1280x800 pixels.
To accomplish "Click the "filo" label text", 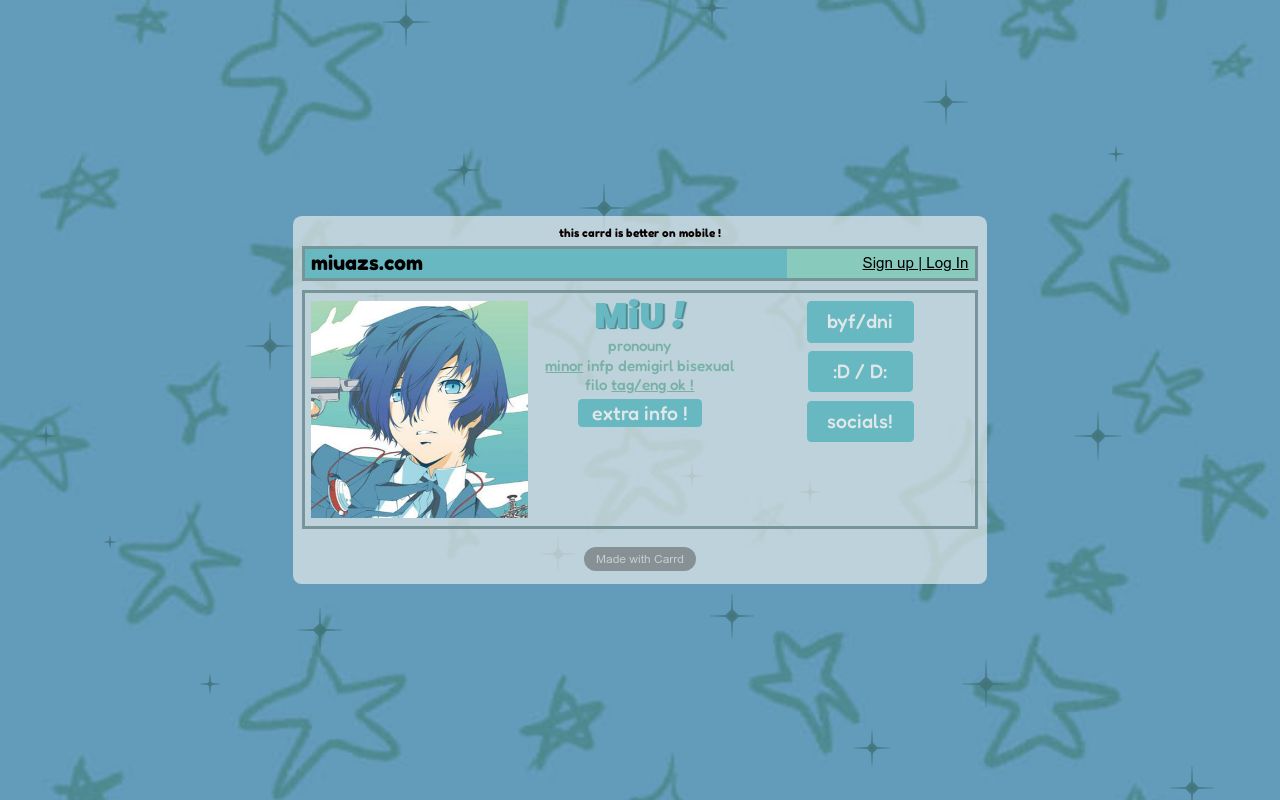I will point(597,385).
